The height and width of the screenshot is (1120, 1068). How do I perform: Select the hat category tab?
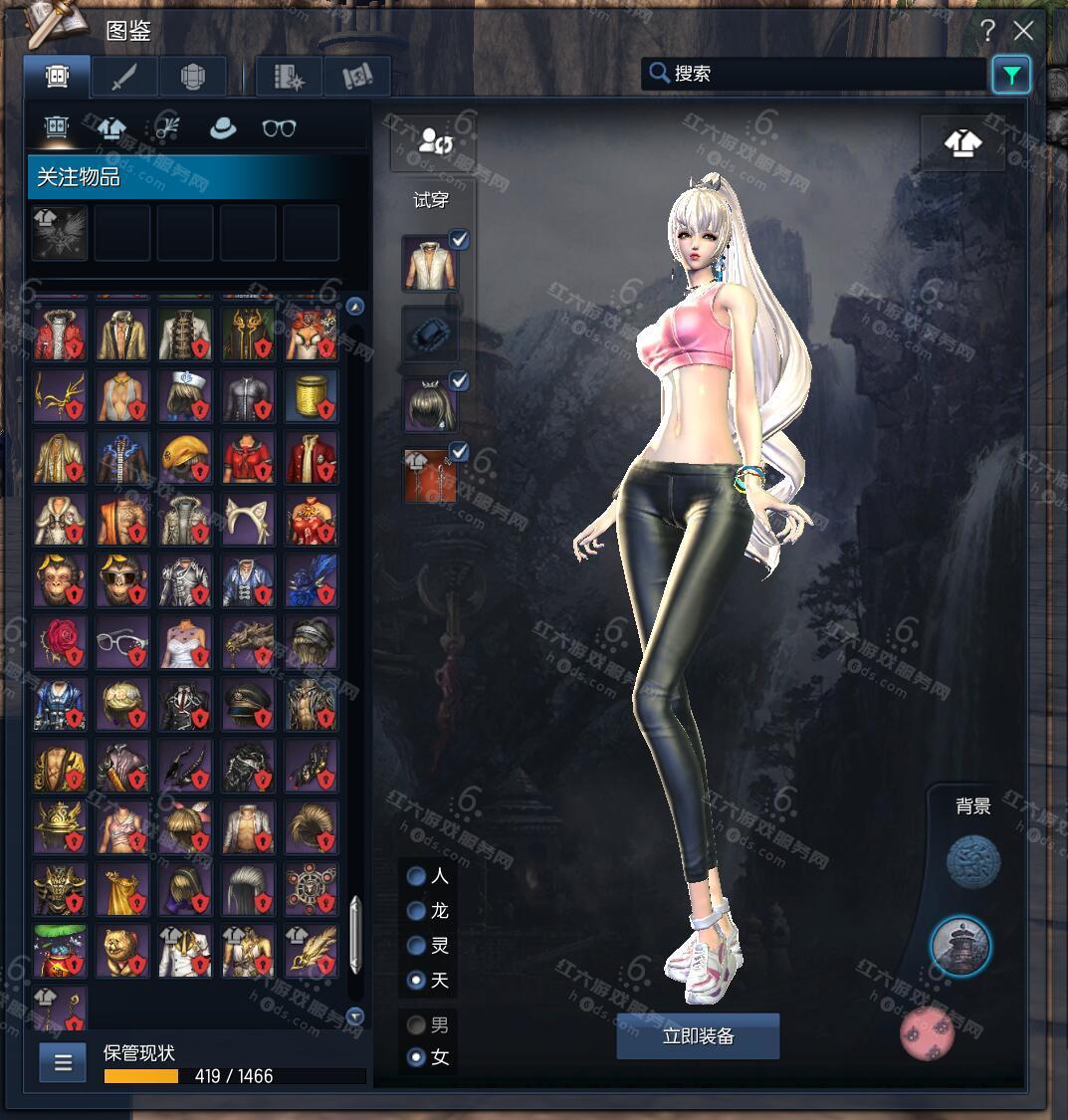coord(223,128)
